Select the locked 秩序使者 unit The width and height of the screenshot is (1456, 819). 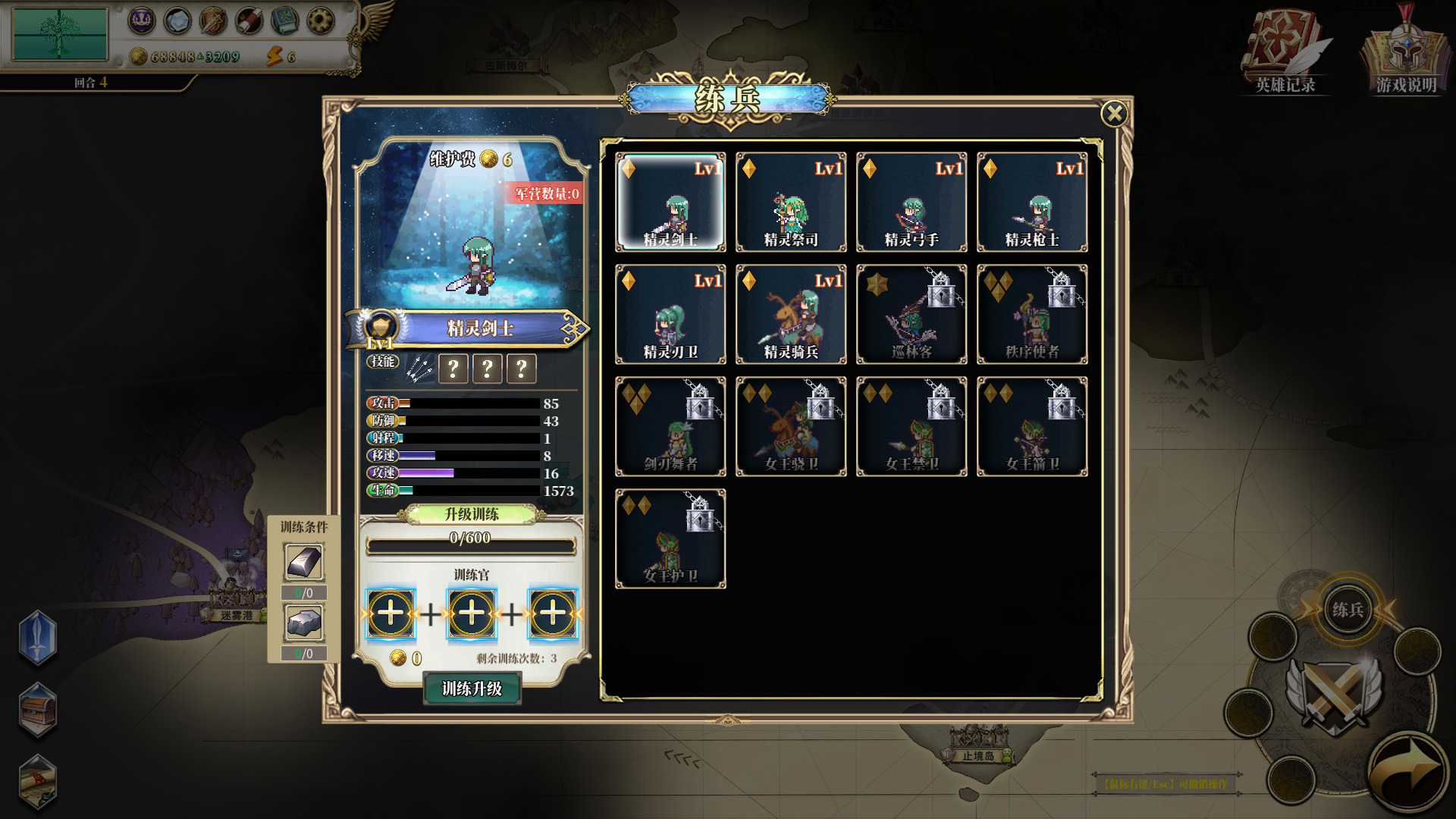coord(1032,315)
